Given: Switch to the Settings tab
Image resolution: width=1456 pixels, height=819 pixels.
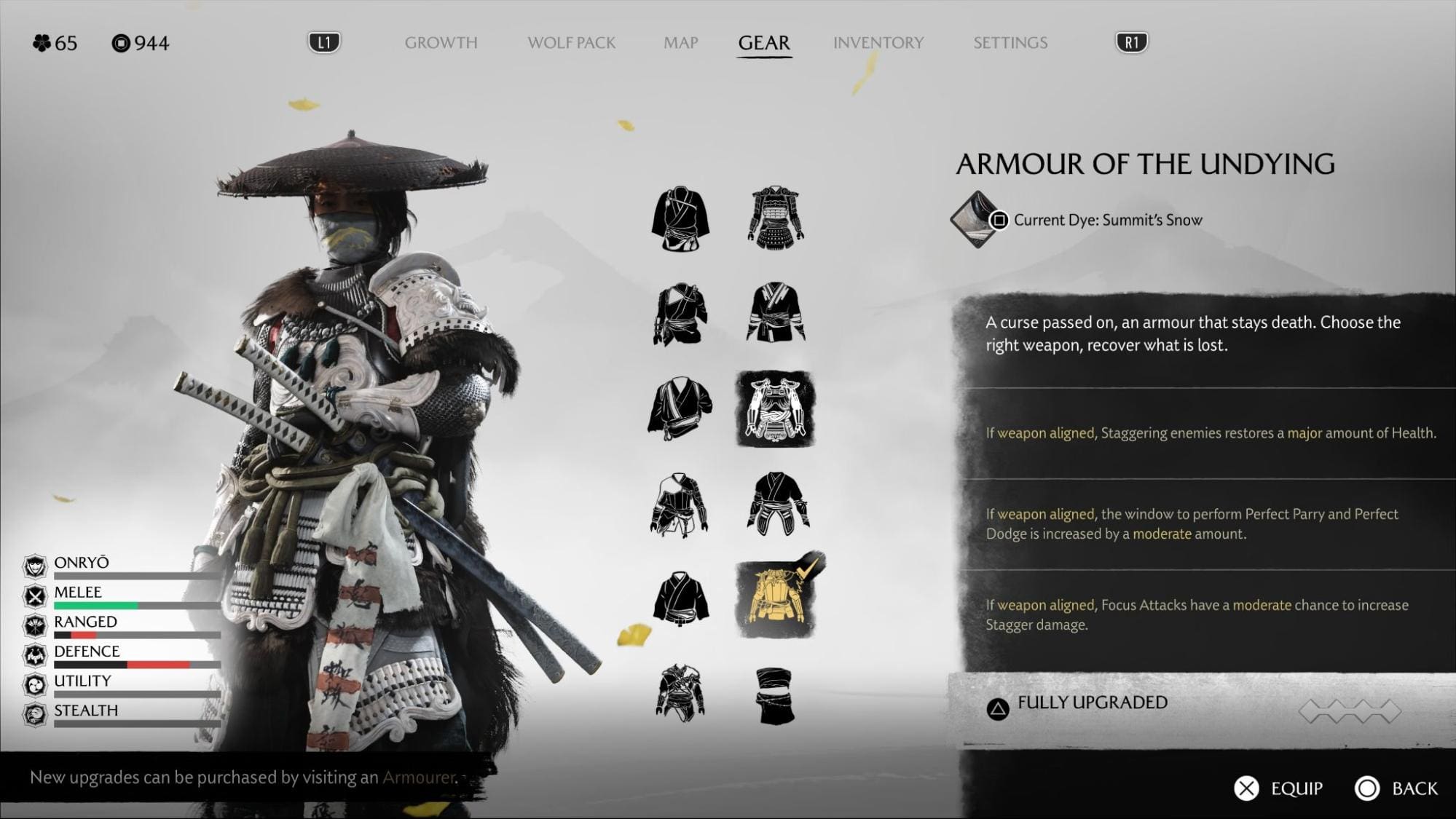Looking at the screenshot, I should tap(1010, 43).
